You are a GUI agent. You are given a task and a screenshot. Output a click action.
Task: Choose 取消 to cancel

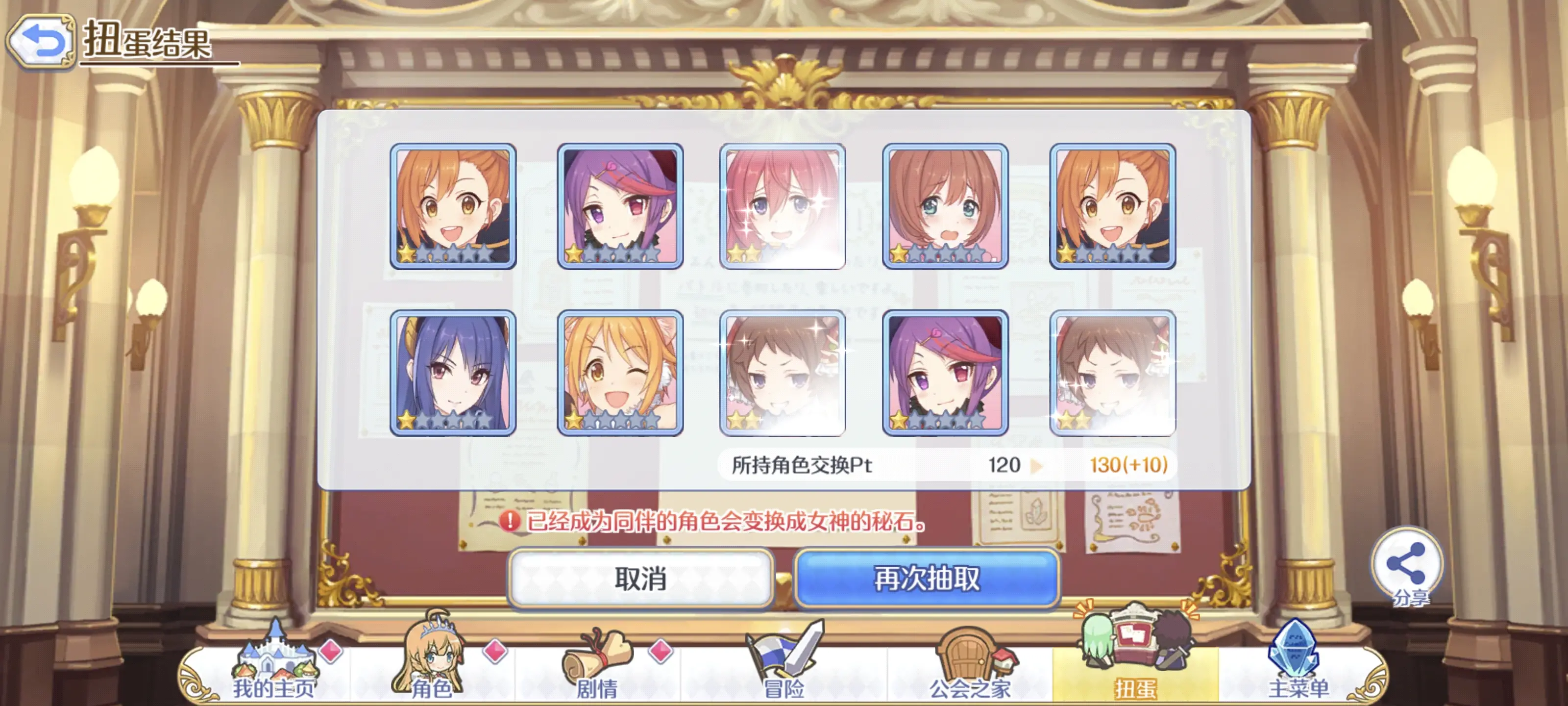click(x=640, y=578)
